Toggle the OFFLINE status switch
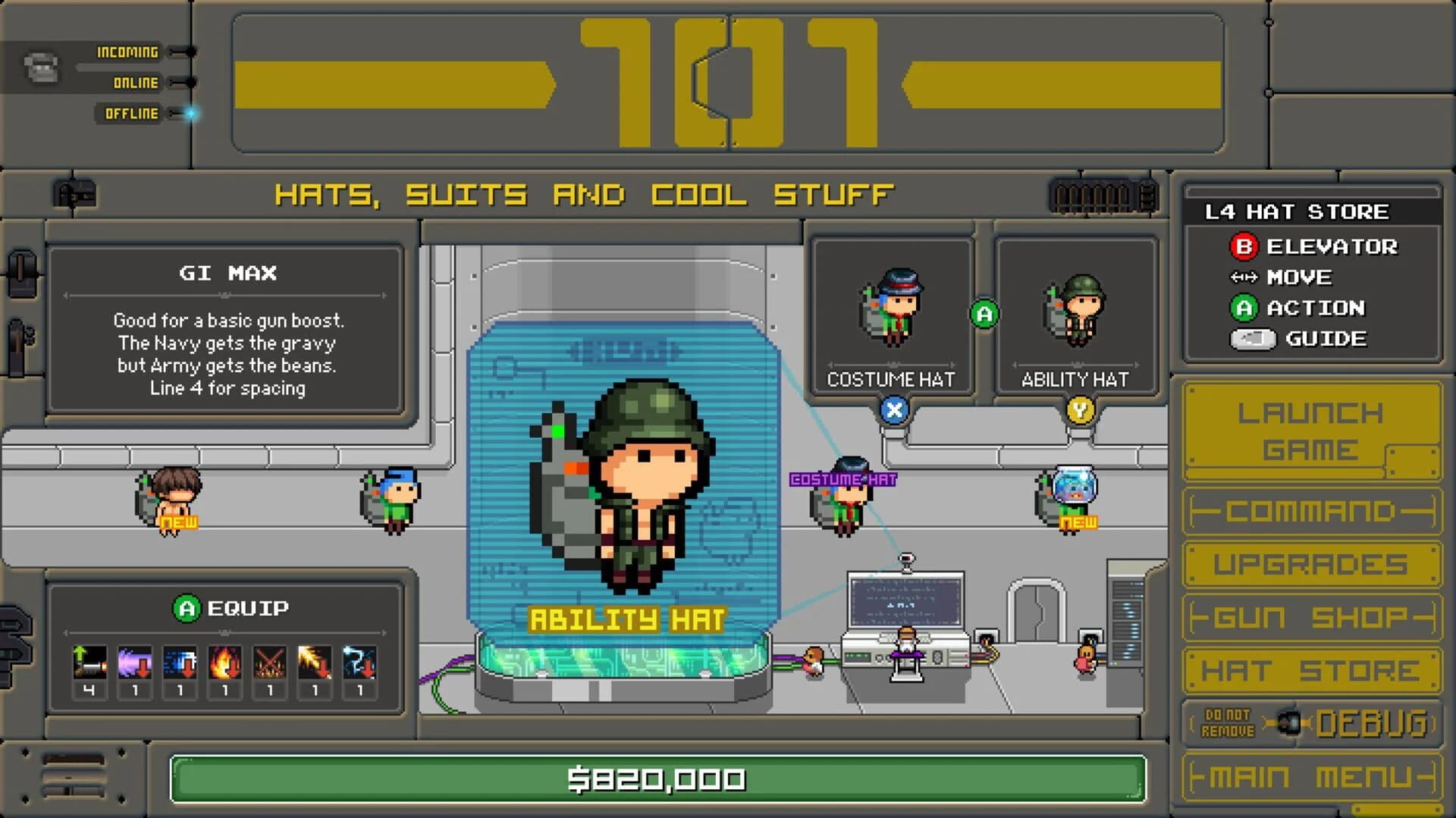The image size is (1456, 818). pyautogui.click(x=179, y=113)
